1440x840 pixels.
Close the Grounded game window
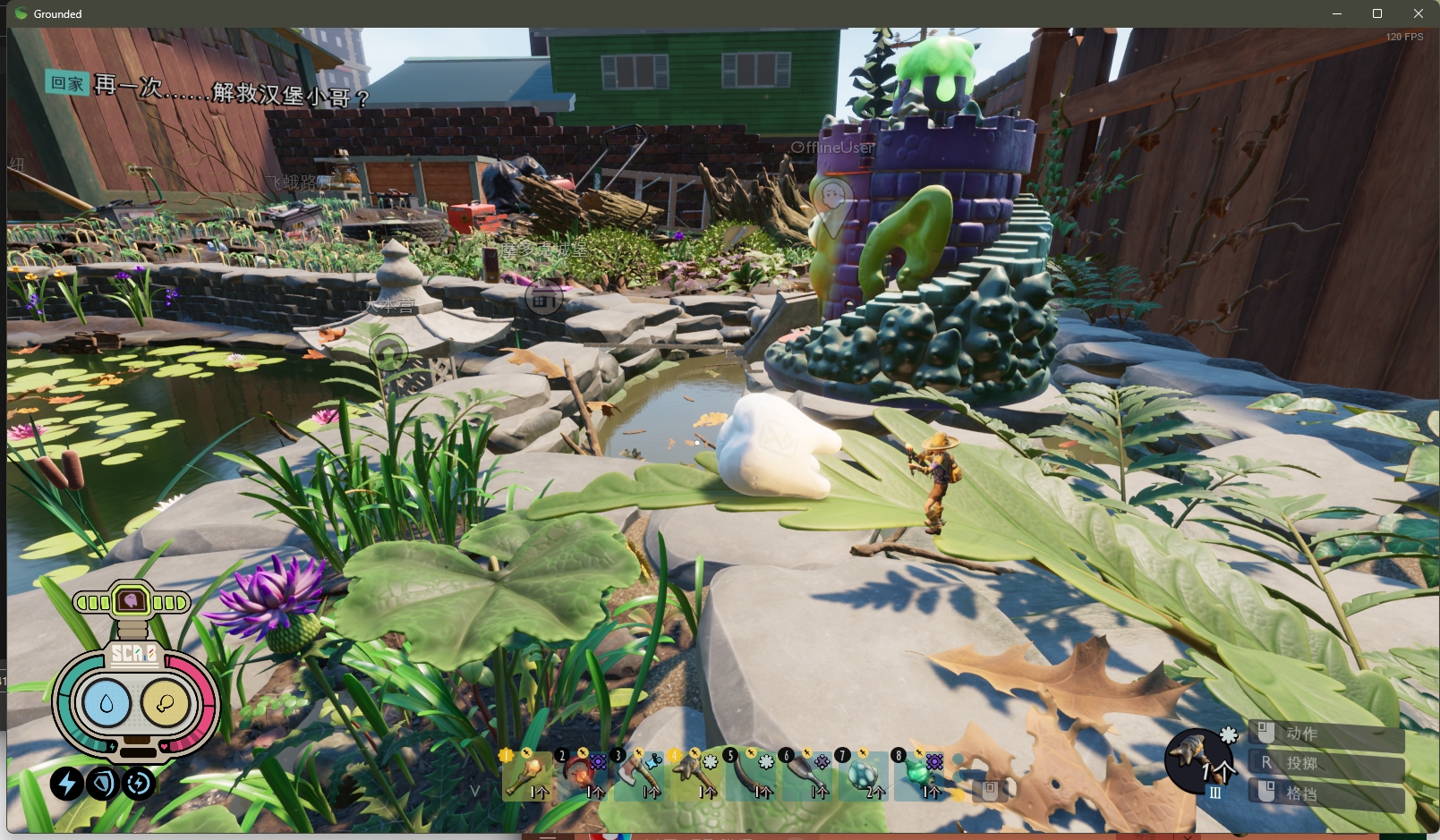pyautogui.click(x=1419, y=13)
